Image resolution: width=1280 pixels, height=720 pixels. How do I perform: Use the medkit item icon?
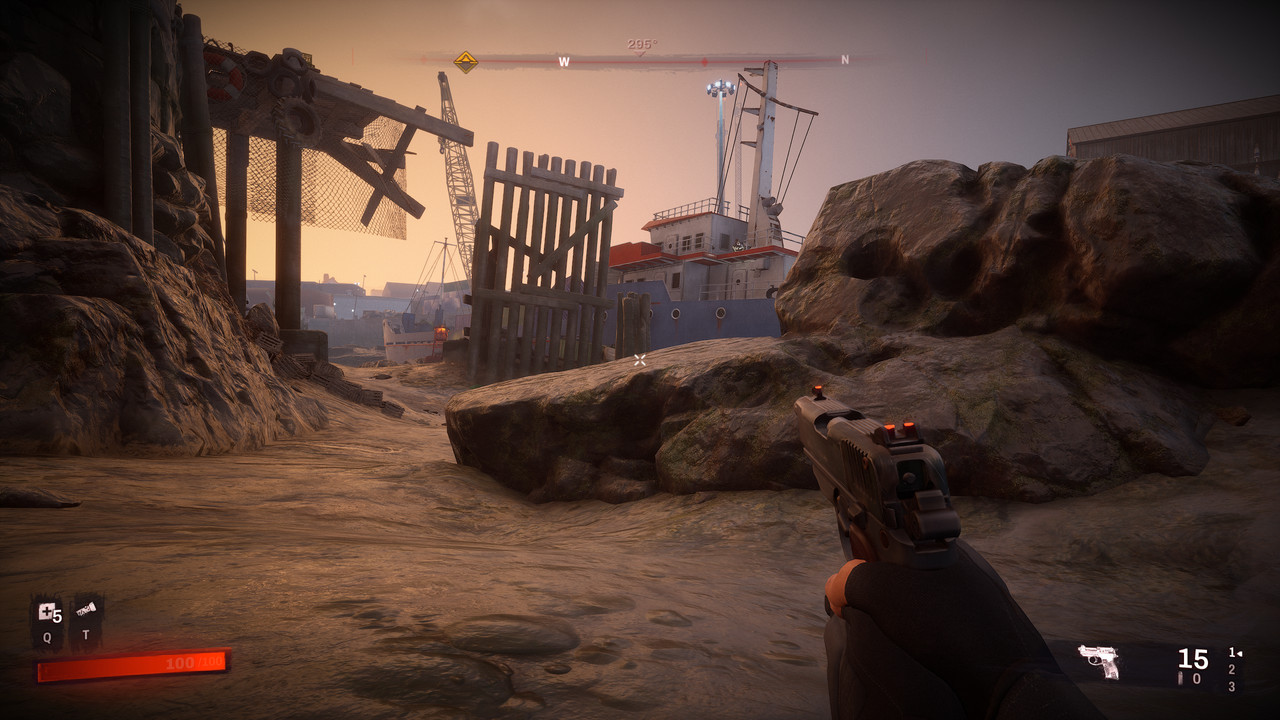pos(47,612)
